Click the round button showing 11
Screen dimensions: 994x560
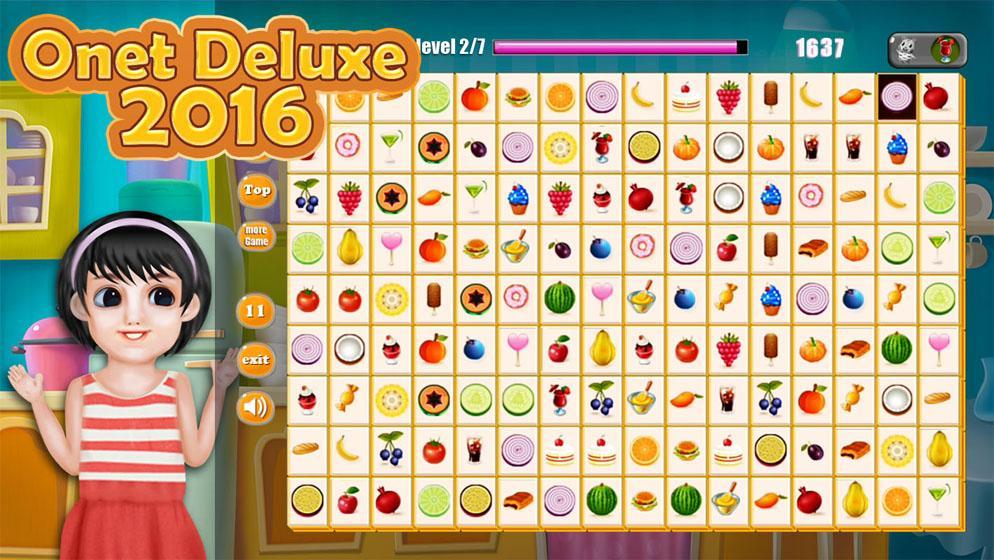(x=257, y=310)
